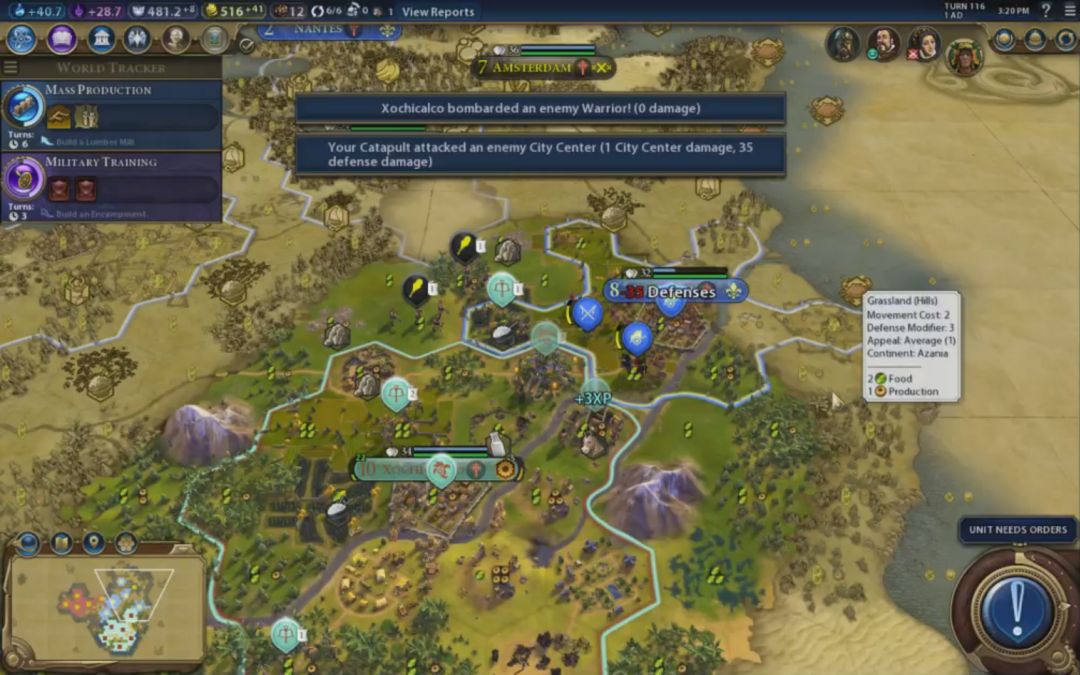This screenshot has width=1080, height=675.
Task: Open the civics tree button
Action: 61,39
